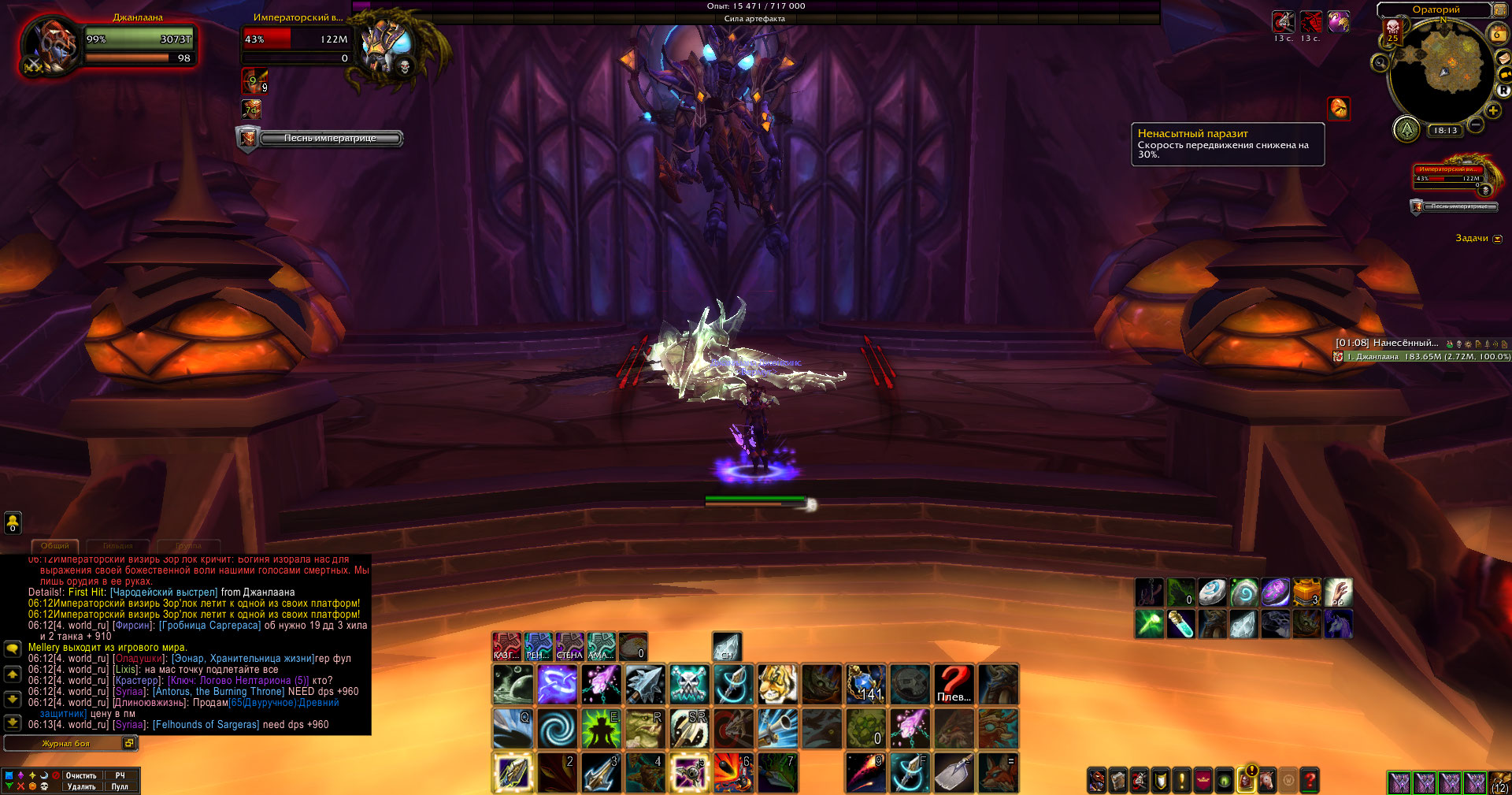Open the Группа chat tab

pos(188,545)
